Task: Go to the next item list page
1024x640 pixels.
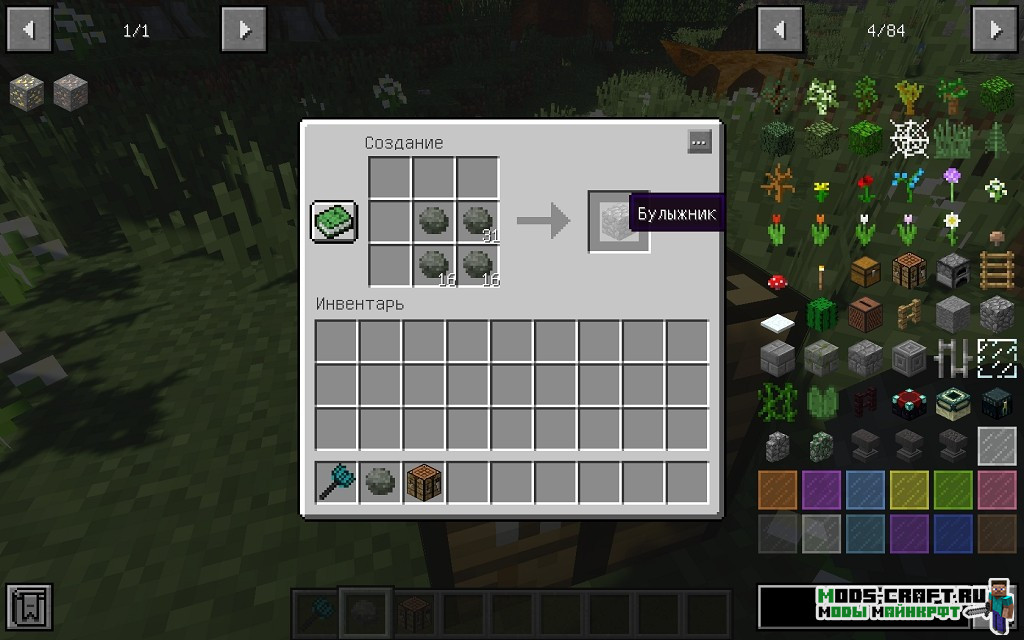Action: 994,30
